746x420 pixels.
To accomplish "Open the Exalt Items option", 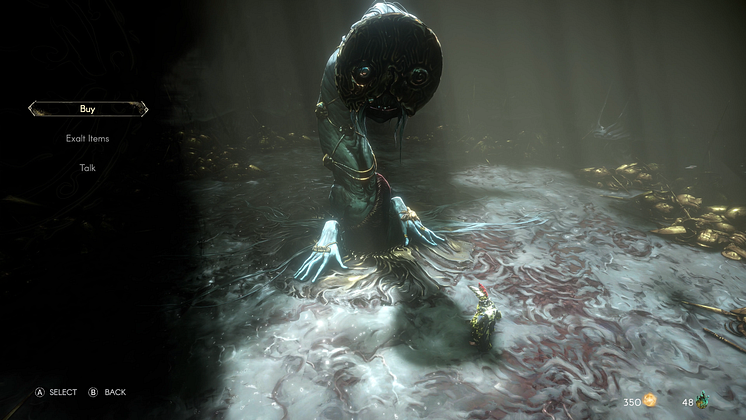I will pos(88,138).
